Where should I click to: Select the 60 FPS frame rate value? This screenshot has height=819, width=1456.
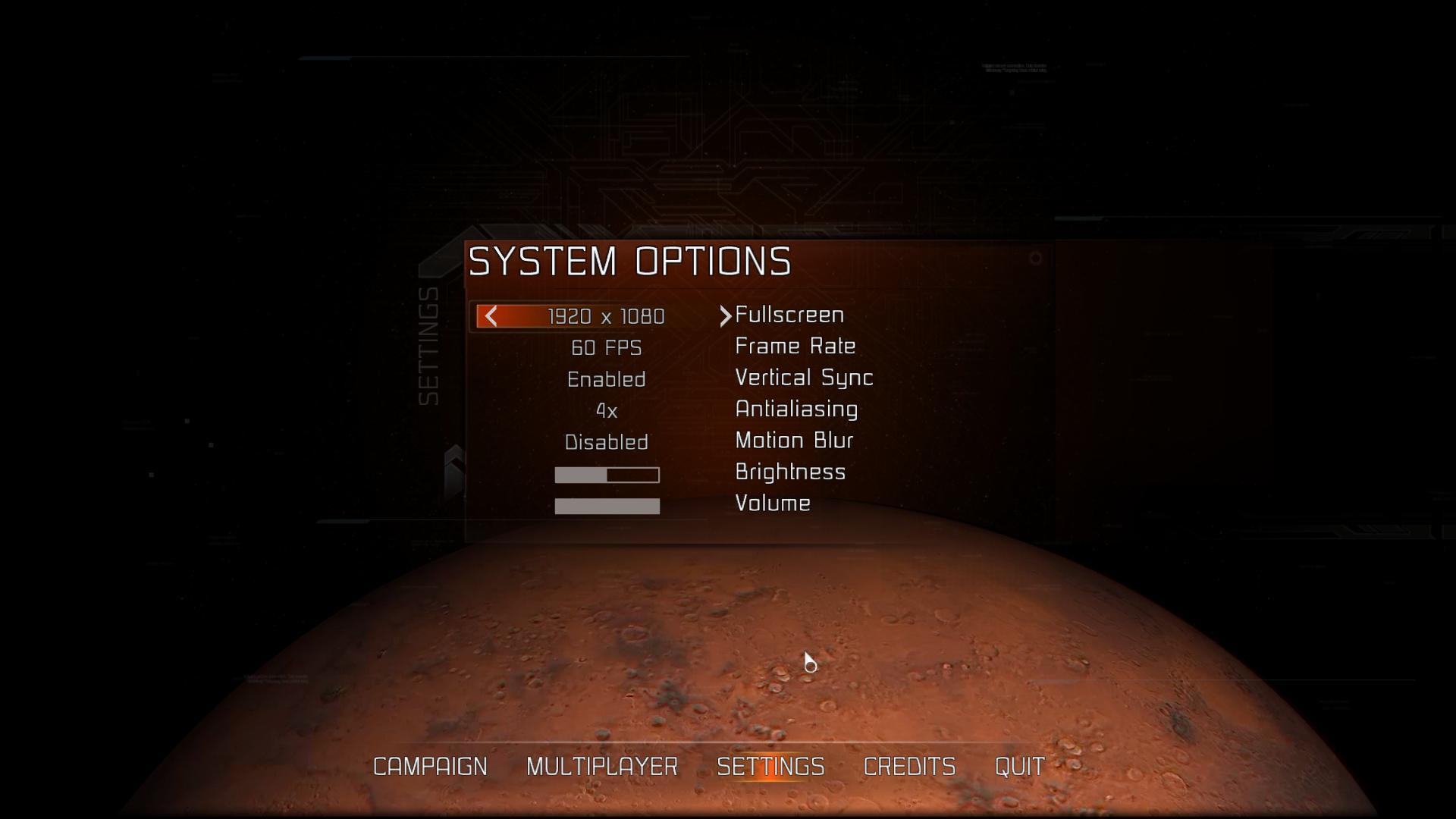[x=607, y=348]
